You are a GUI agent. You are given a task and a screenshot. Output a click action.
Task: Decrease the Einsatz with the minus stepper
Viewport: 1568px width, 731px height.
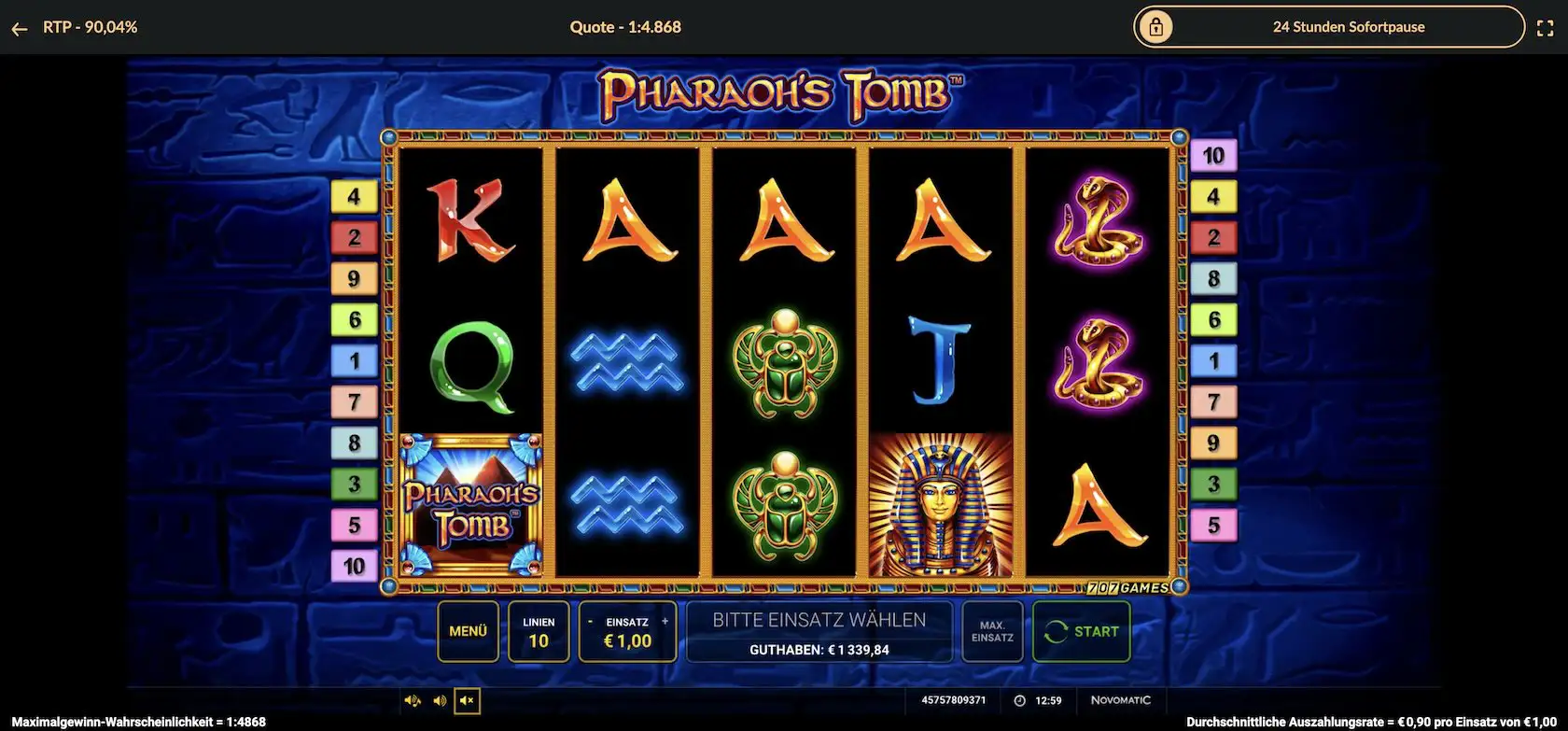point(590,620)
